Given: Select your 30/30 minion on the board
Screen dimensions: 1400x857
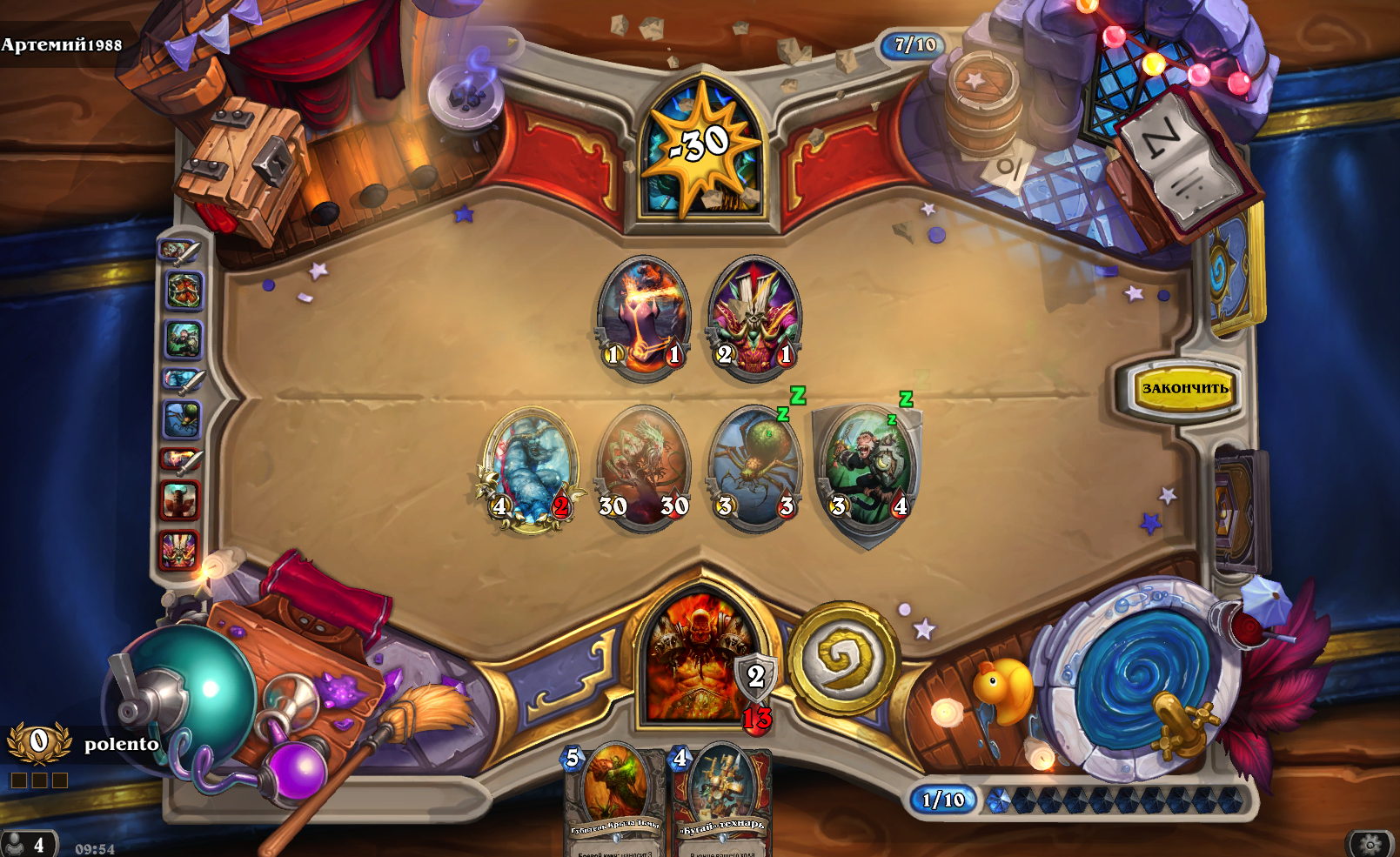Looking at the screenshot, I should [643, 469].
